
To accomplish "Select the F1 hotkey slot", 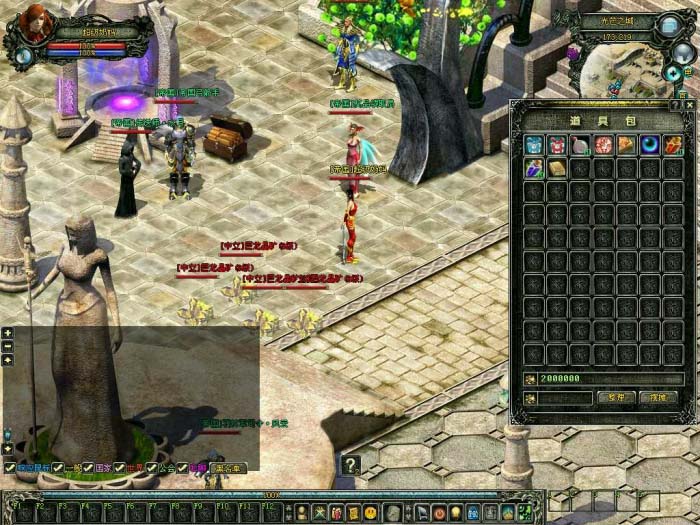I will (x=20, y=510).
